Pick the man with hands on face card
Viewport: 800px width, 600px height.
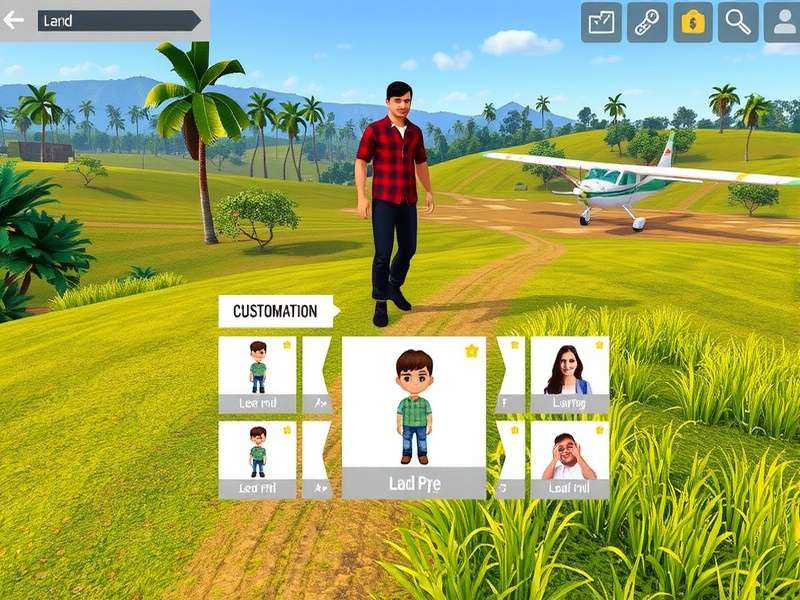tap(569, 460)
